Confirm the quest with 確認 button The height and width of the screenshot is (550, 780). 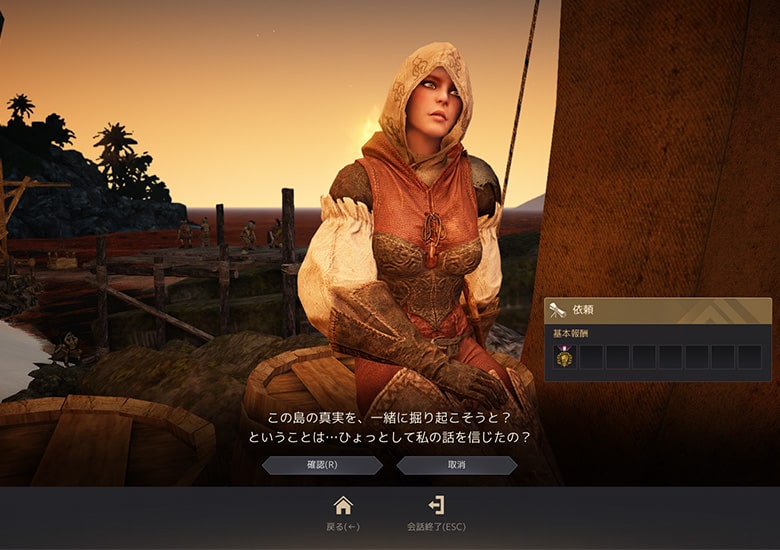click(322, 465)
